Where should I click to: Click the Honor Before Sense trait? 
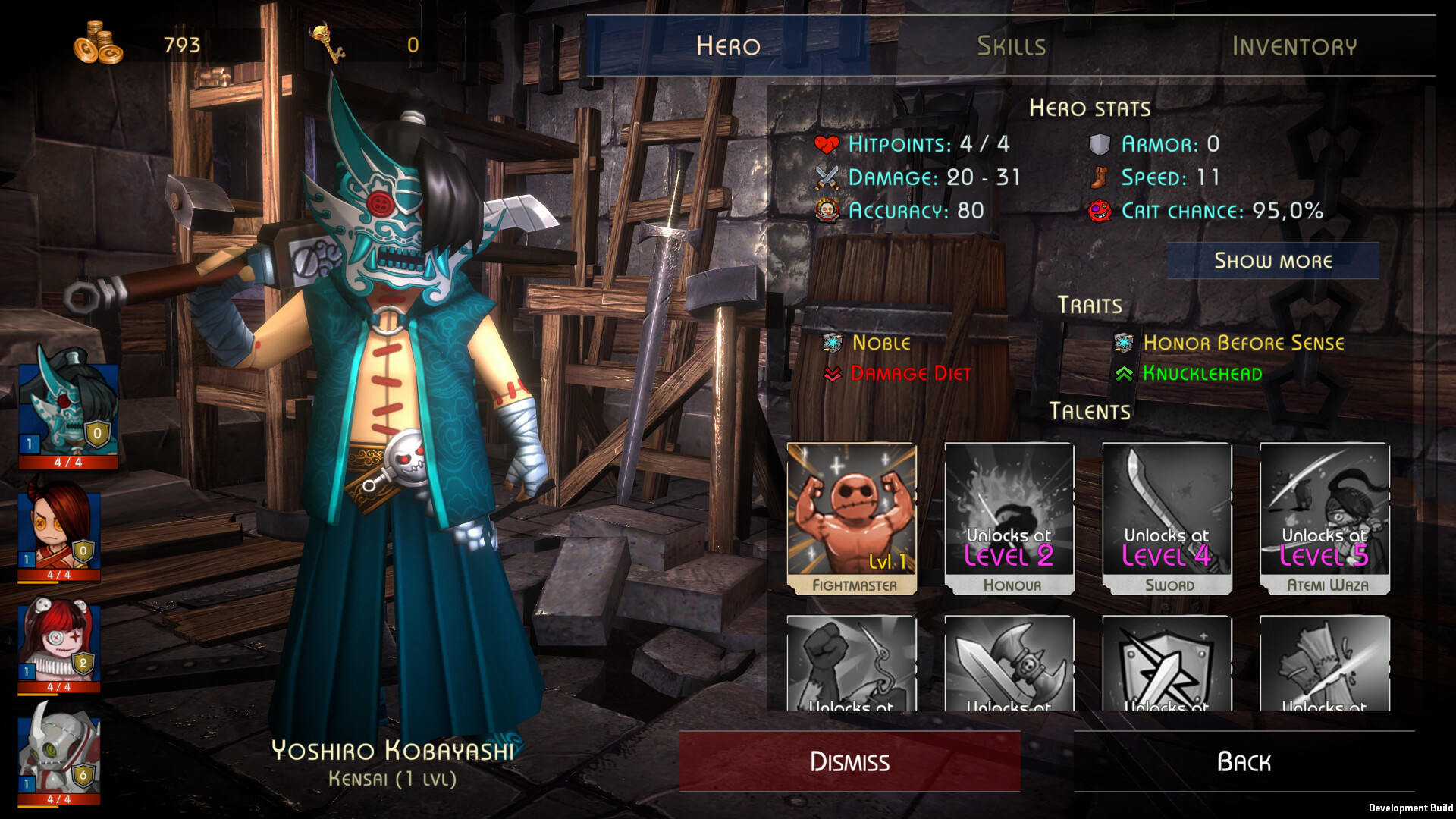[1243, 343]
